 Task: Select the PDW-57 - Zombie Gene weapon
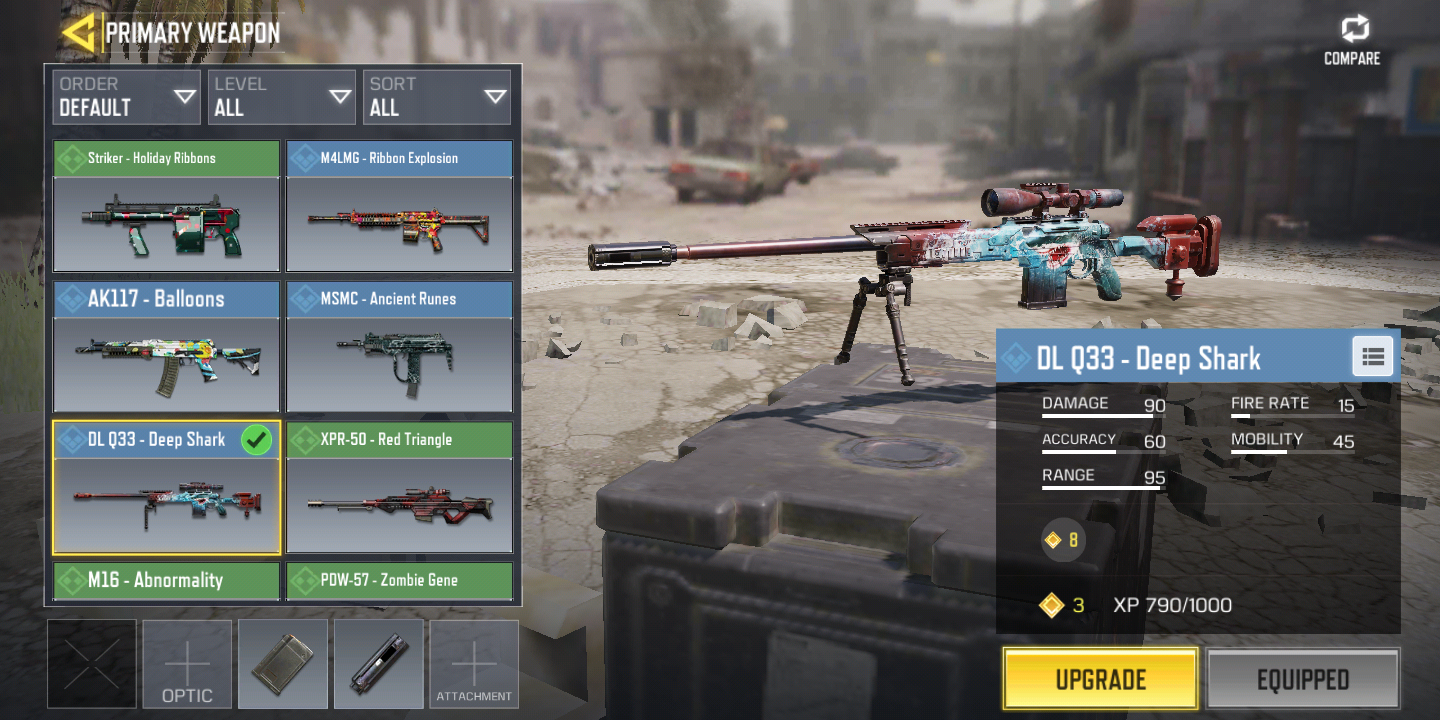point(399,581)
